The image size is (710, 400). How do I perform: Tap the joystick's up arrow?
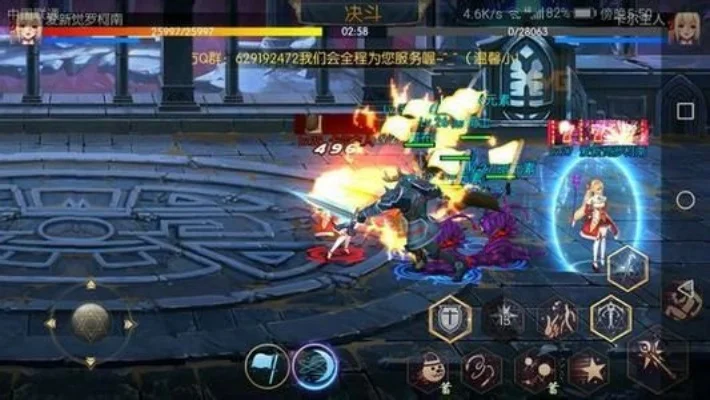[x=90, y=285]
